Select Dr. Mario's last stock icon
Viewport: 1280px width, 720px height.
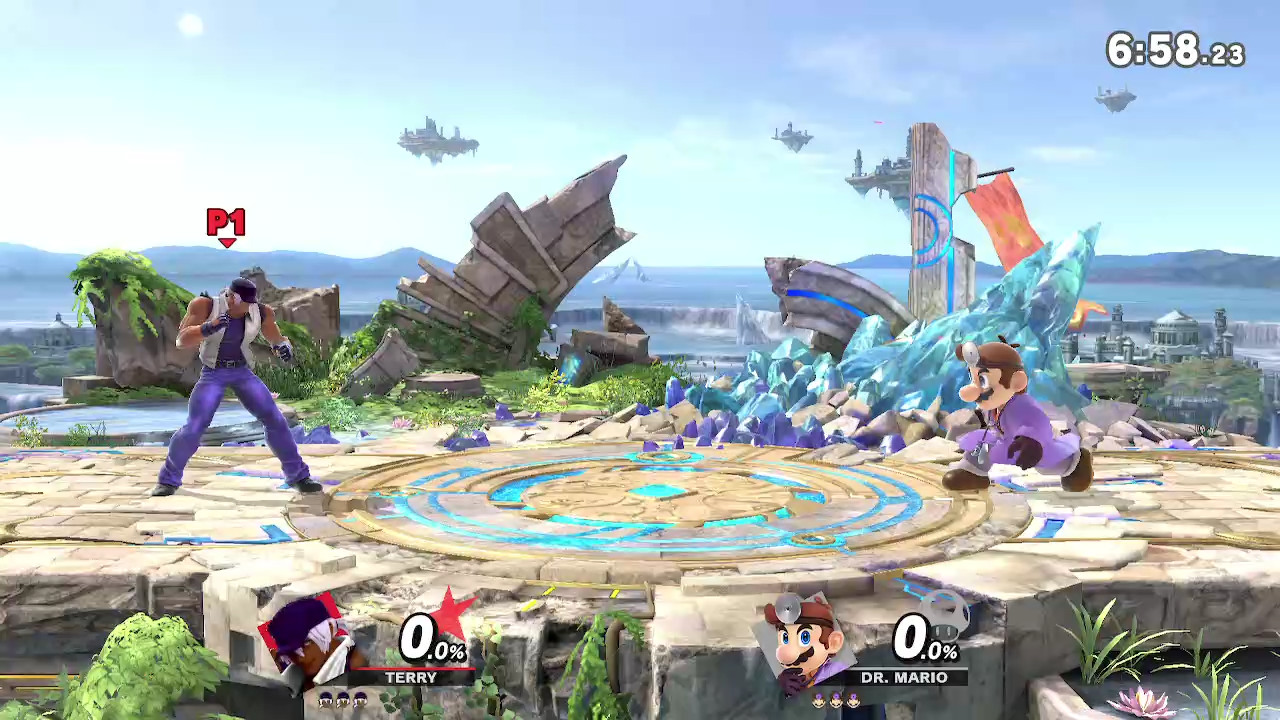tap(854, 699)
